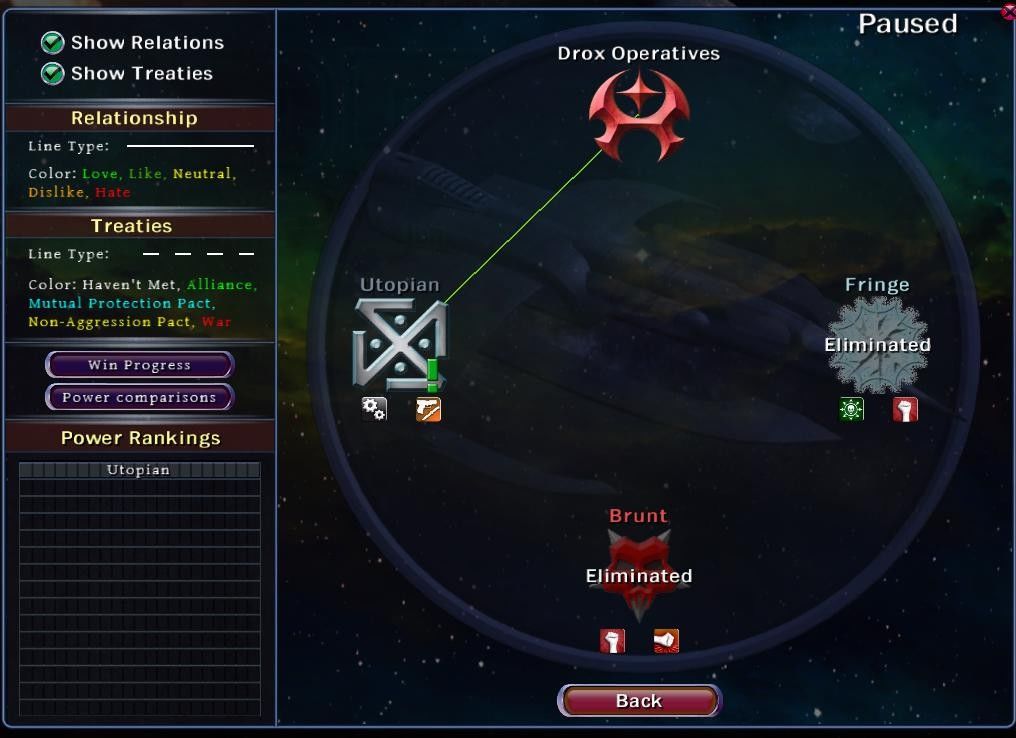Select the Utopian race emblem
1016x738 pixels.
pyautogui.click(x=399, y=345)
